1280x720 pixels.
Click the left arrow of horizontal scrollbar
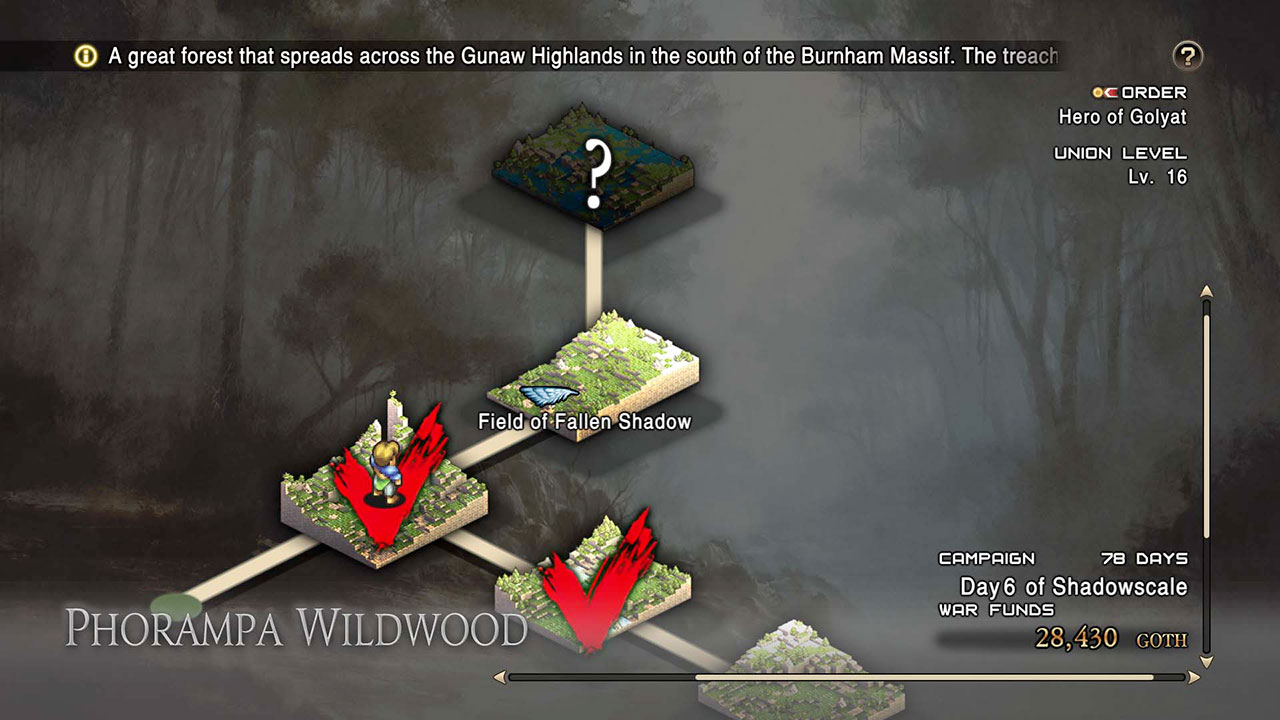[499, 677]
